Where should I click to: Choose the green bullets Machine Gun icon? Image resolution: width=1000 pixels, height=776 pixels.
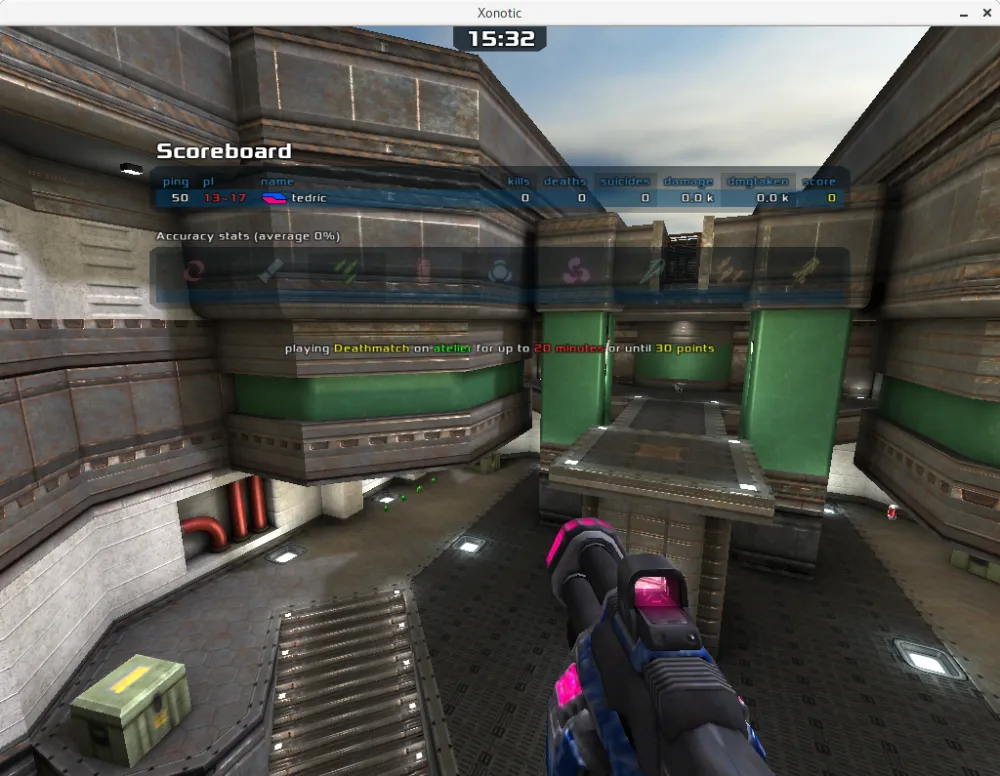pos(347,270)
